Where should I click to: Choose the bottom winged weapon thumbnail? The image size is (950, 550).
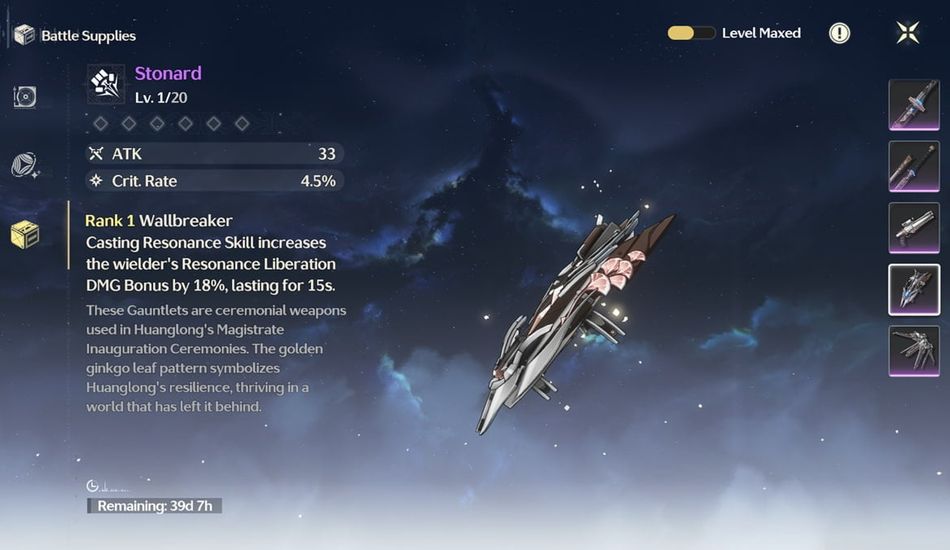coord(914,352)
